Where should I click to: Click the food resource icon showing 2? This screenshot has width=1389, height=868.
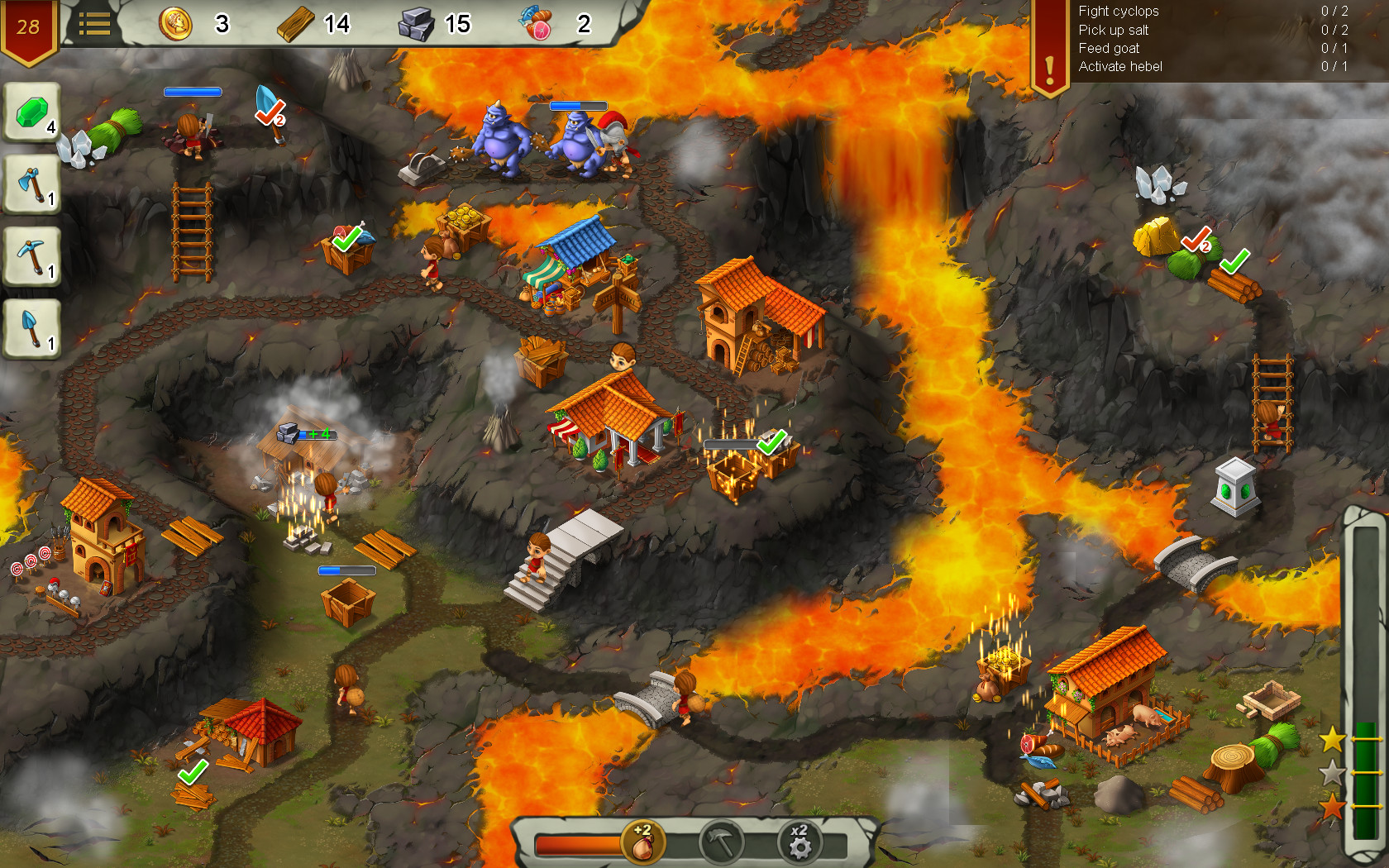[537, 24]
